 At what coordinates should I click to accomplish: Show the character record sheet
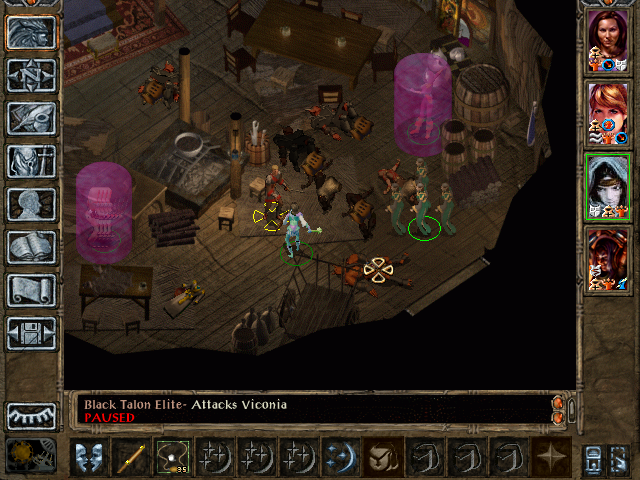(32, 204)
